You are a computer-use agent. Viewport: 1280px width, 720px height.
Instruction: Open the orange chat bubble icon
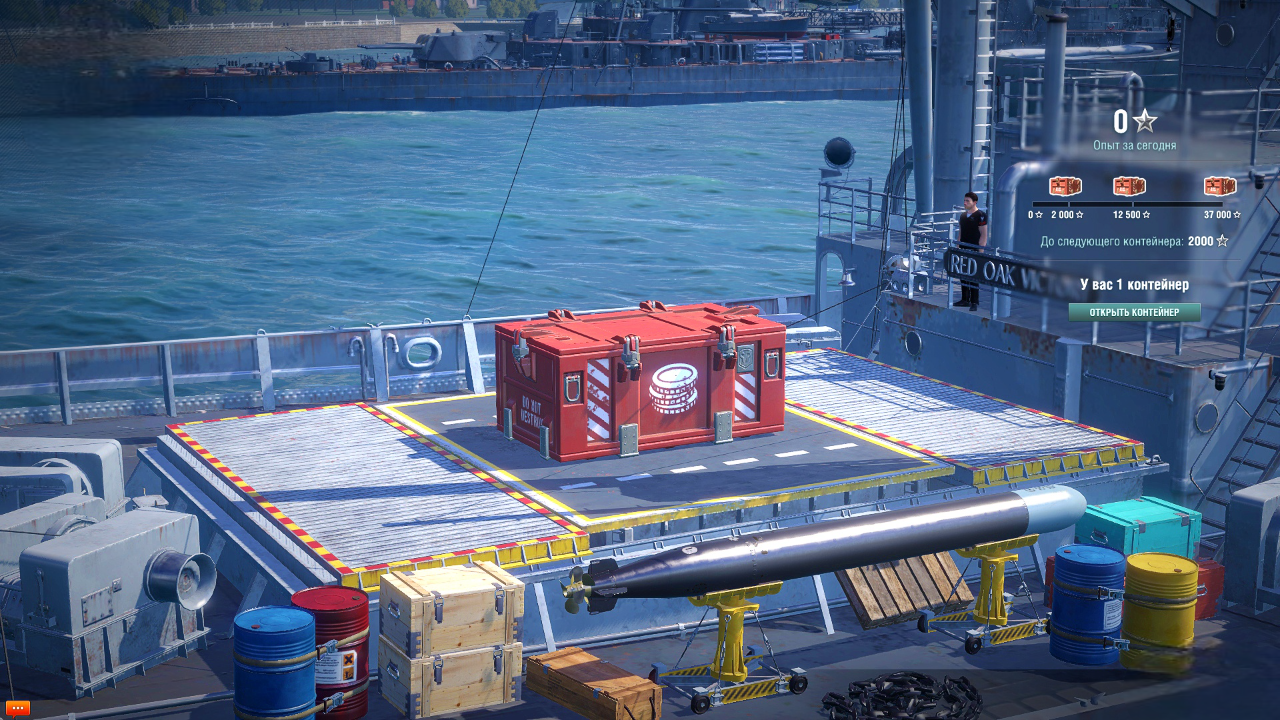click(x=18, y=708)
